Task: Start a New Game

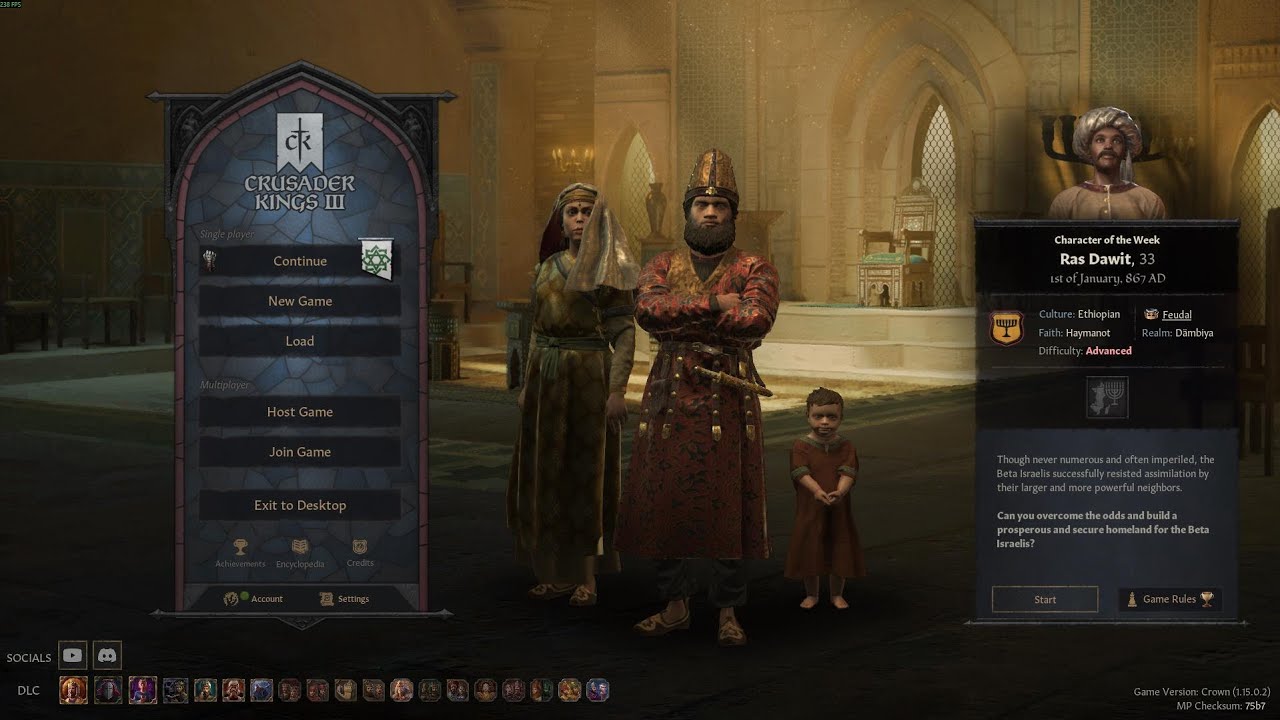Action: tap(299, 301)
